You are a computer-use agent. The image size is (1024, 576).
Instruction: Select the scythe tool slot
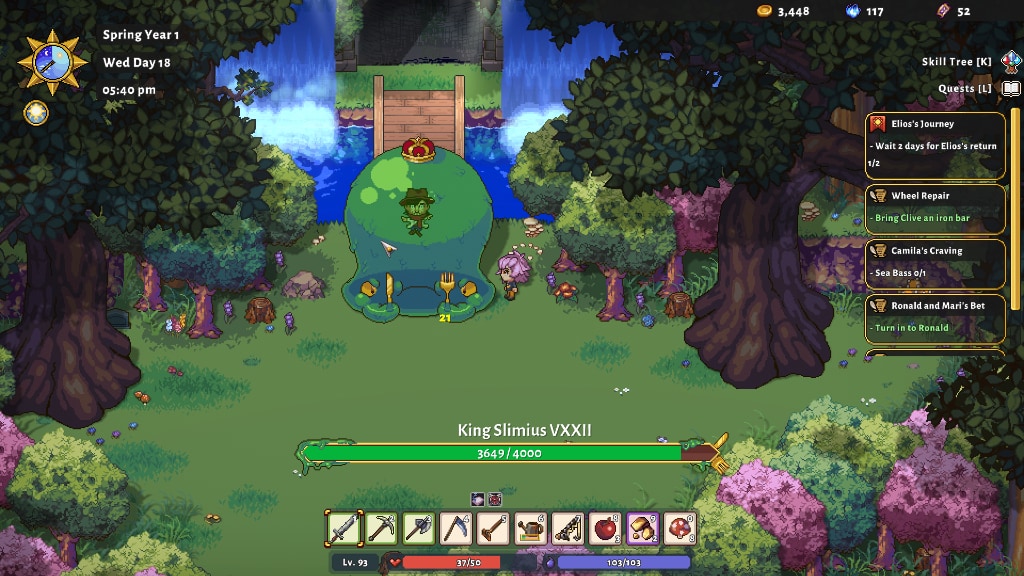(456, 527)
